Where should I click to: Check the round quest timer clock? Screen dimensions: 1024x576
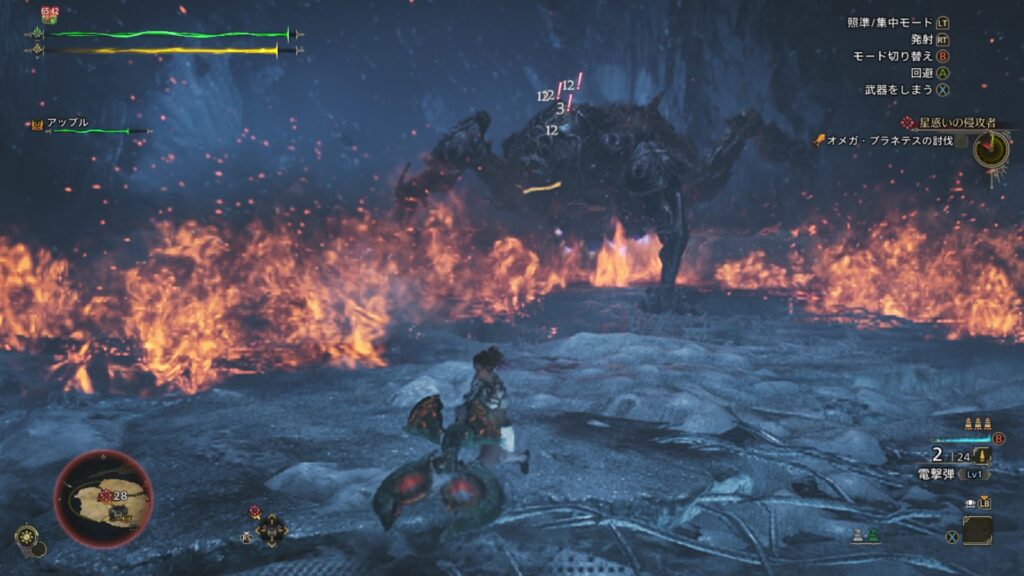(x=990, y=150)
